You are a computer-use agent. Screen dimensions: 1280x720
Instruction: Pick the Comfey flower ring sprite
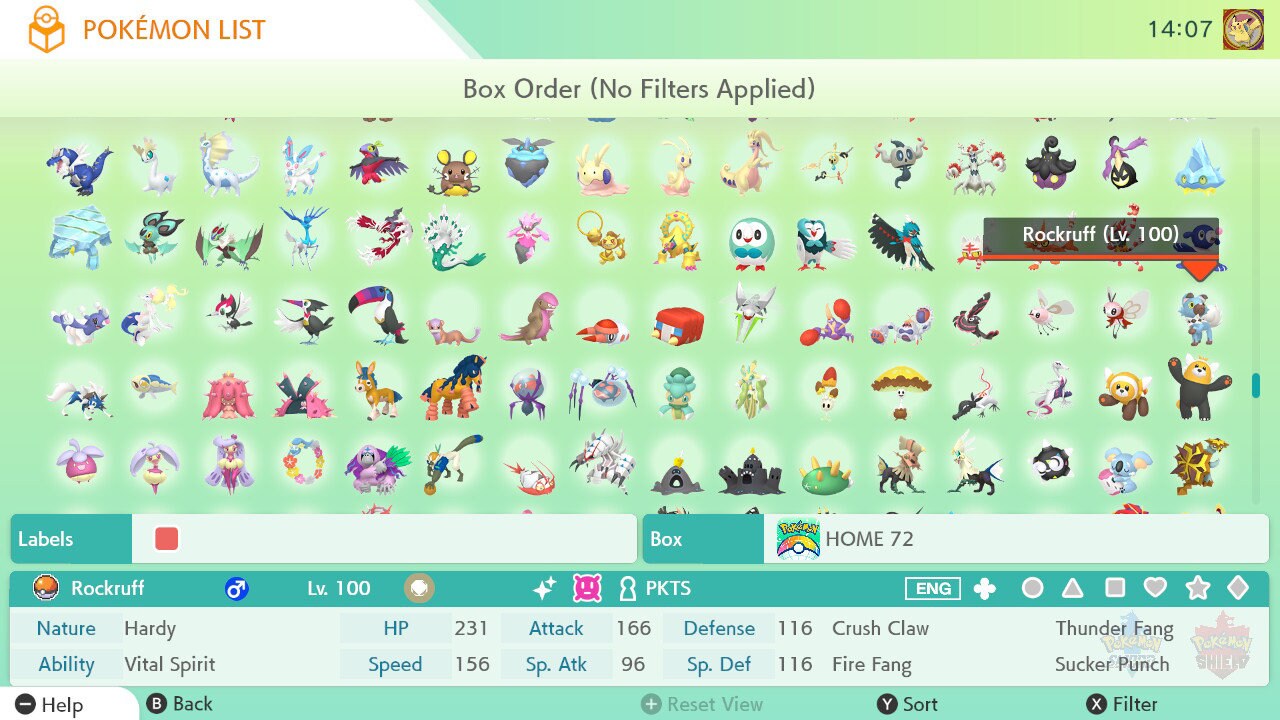coord(303,464)
